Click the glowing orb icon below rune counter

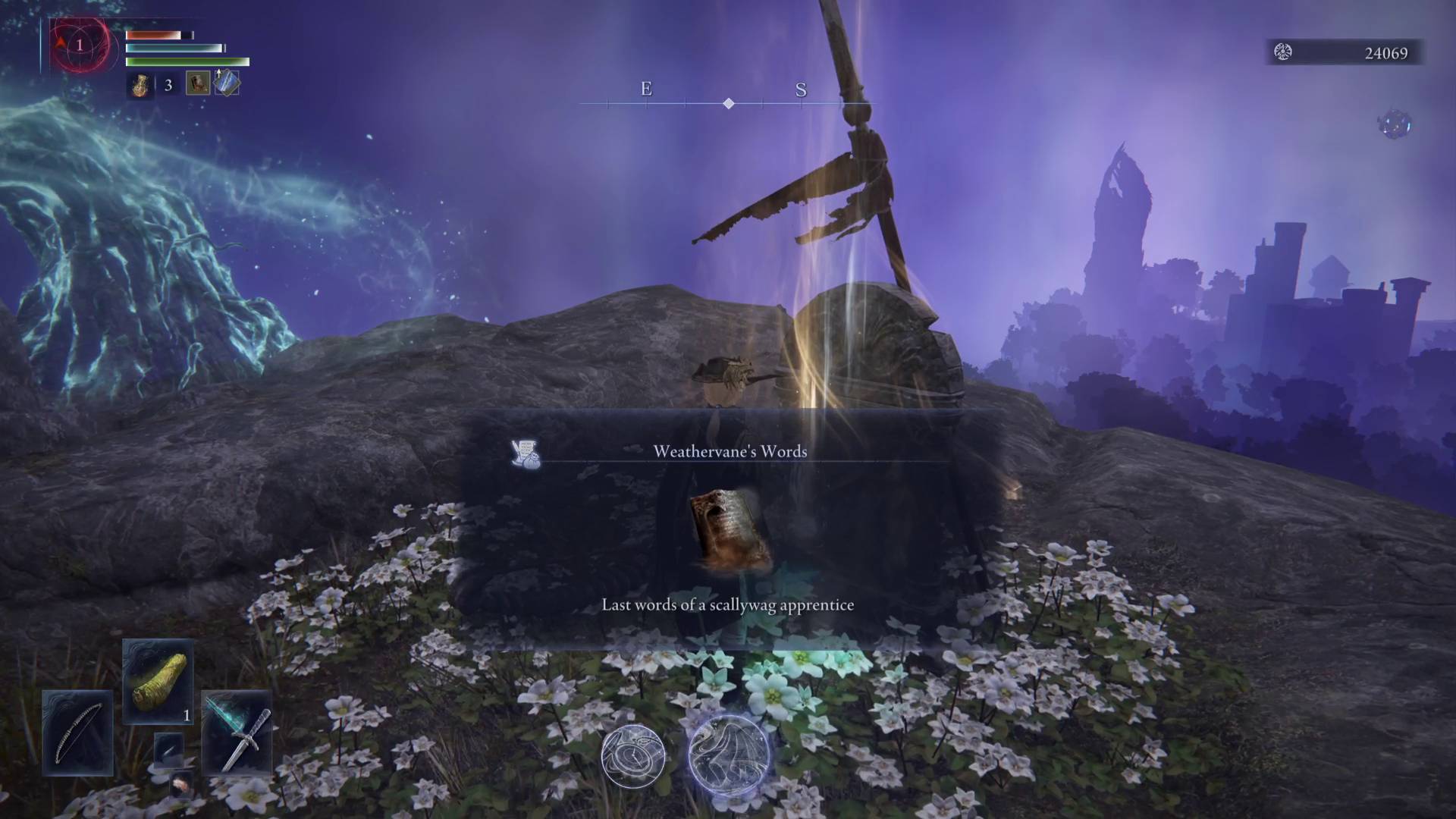click(x=1394, y=125)
